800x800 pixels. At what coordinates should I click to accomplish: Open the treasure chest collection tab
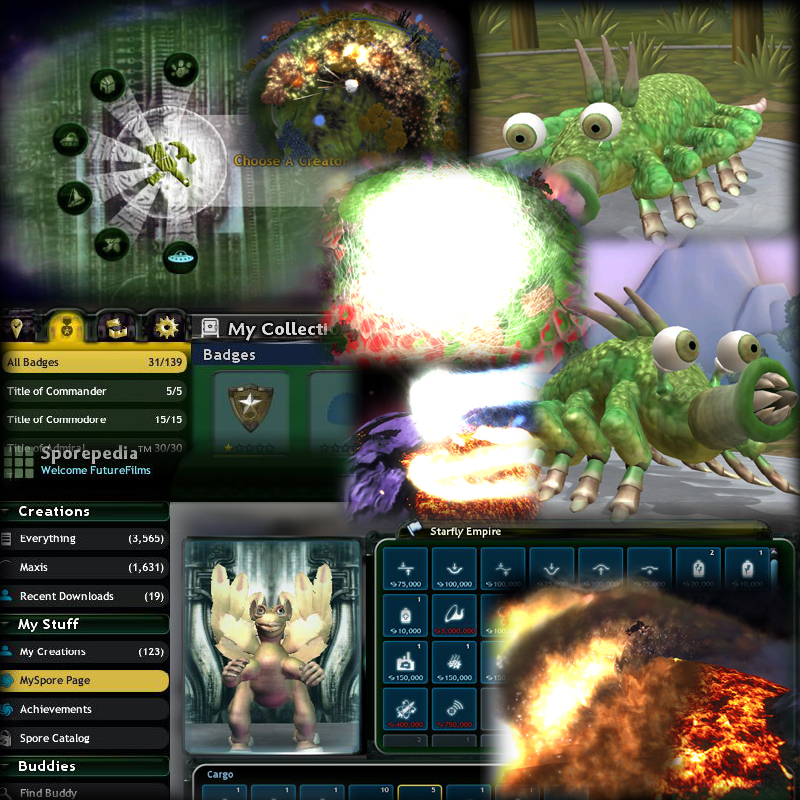(116, 327)
